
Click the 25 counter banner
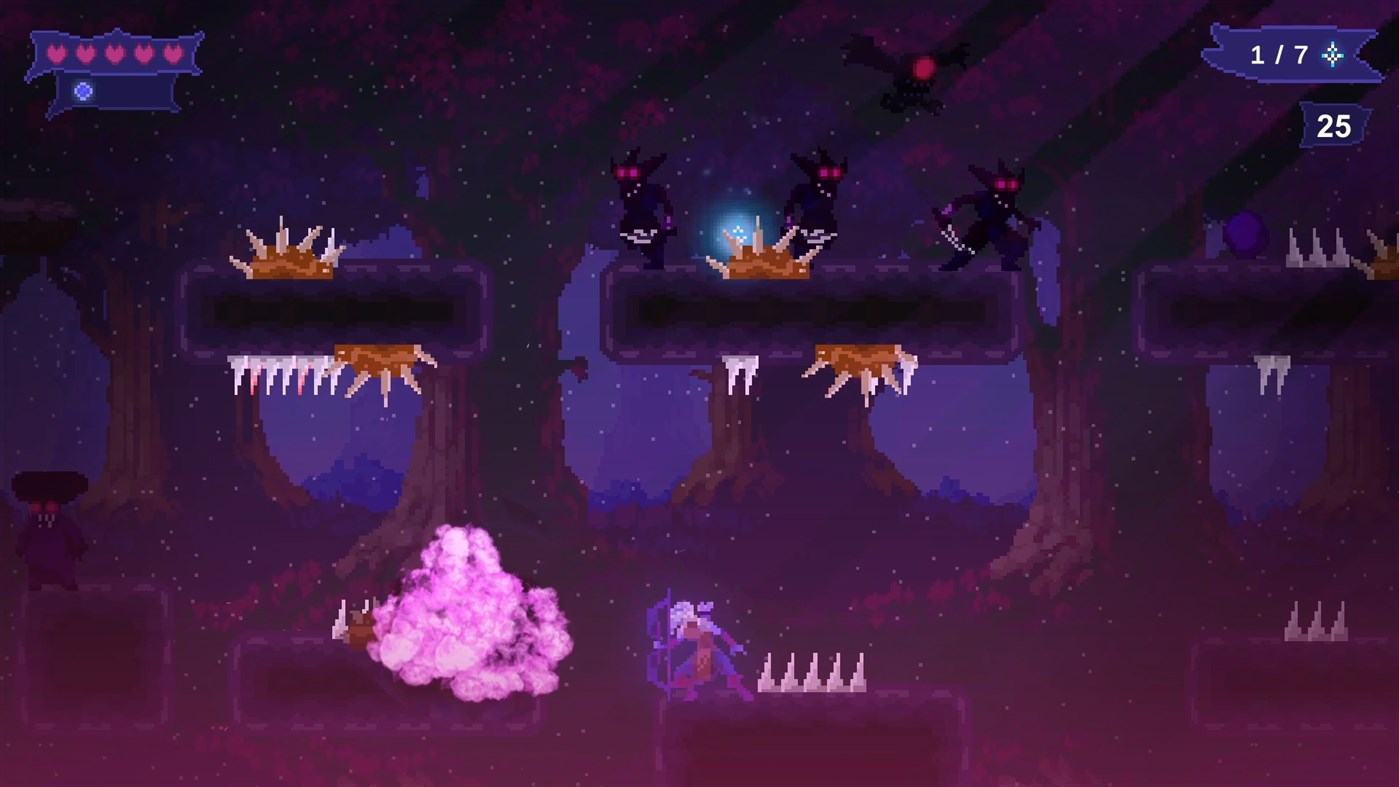click(x=1334, y=126)
